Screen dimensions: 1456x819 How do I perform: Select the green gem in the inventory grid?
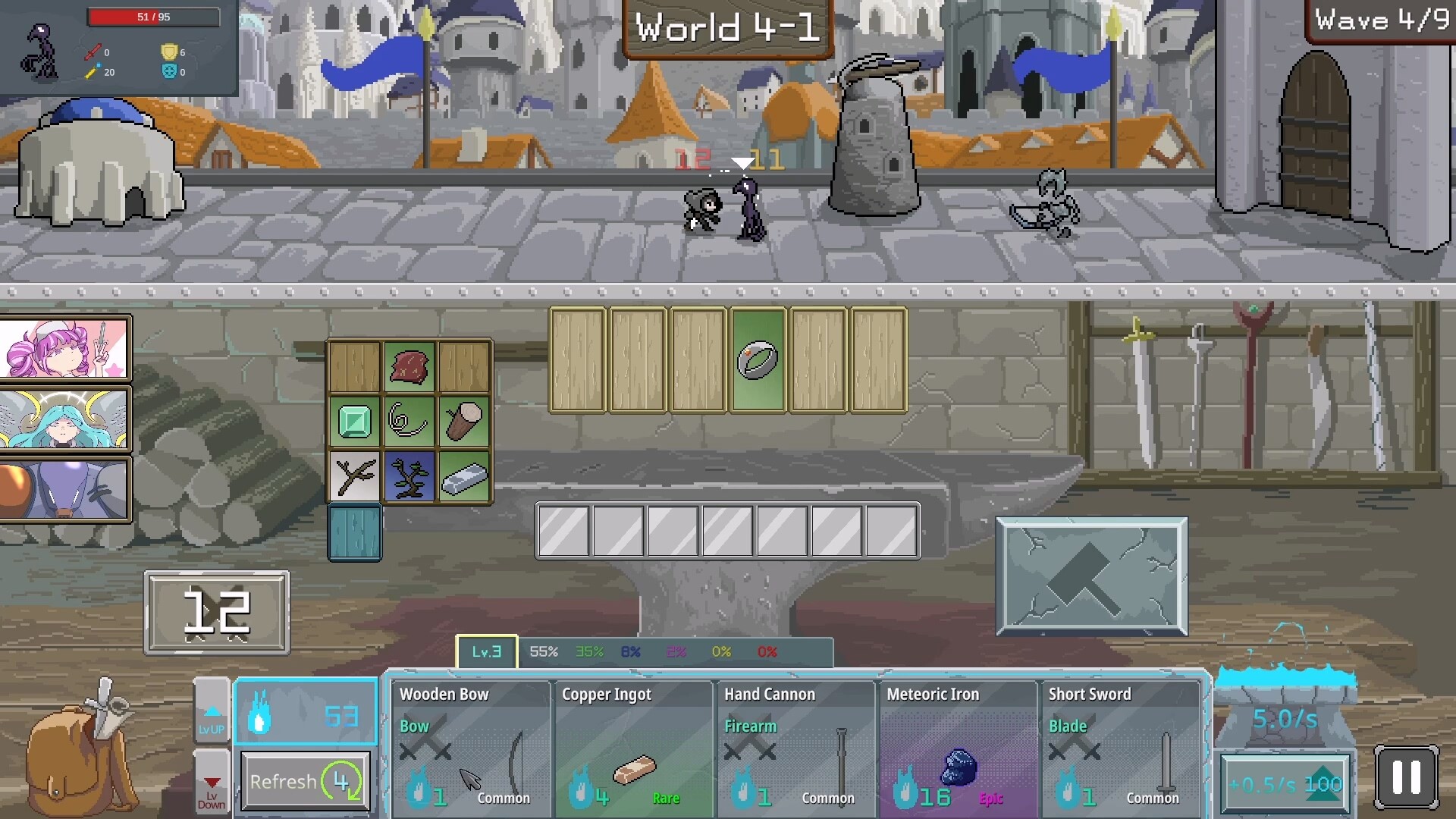[x=355, y=422]
